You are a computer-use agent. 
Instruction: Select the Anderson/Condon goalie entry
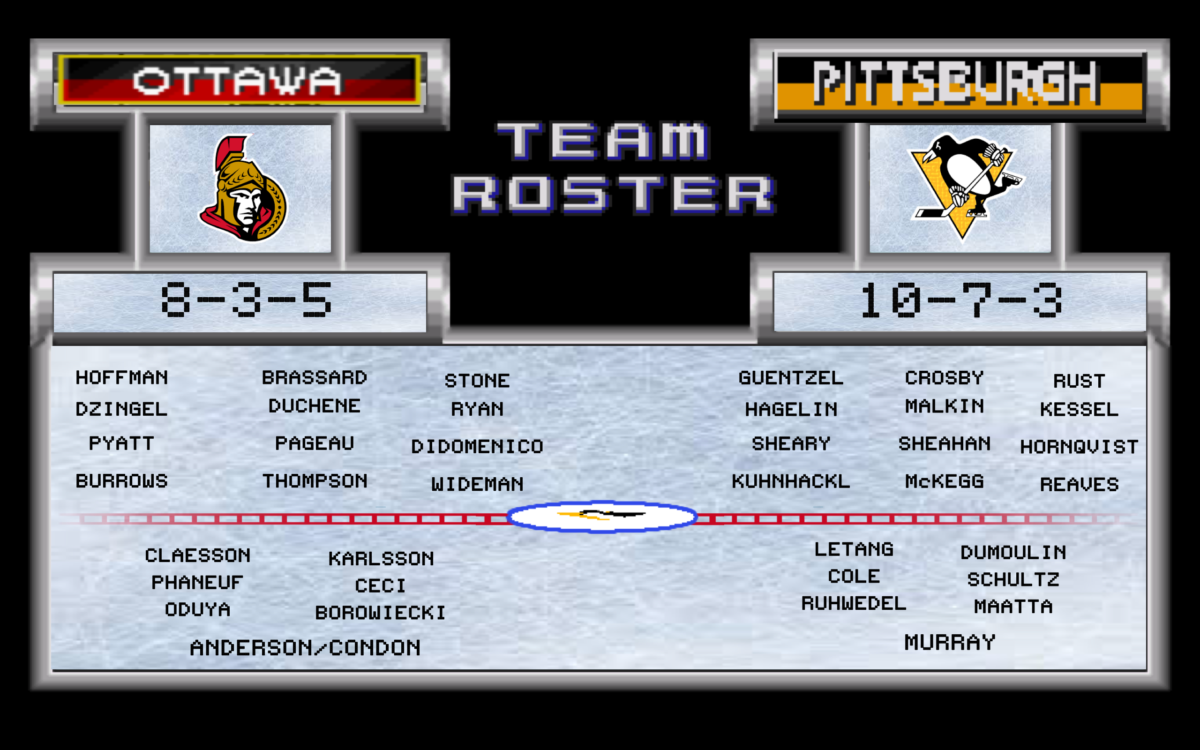[x=305, y=648]
